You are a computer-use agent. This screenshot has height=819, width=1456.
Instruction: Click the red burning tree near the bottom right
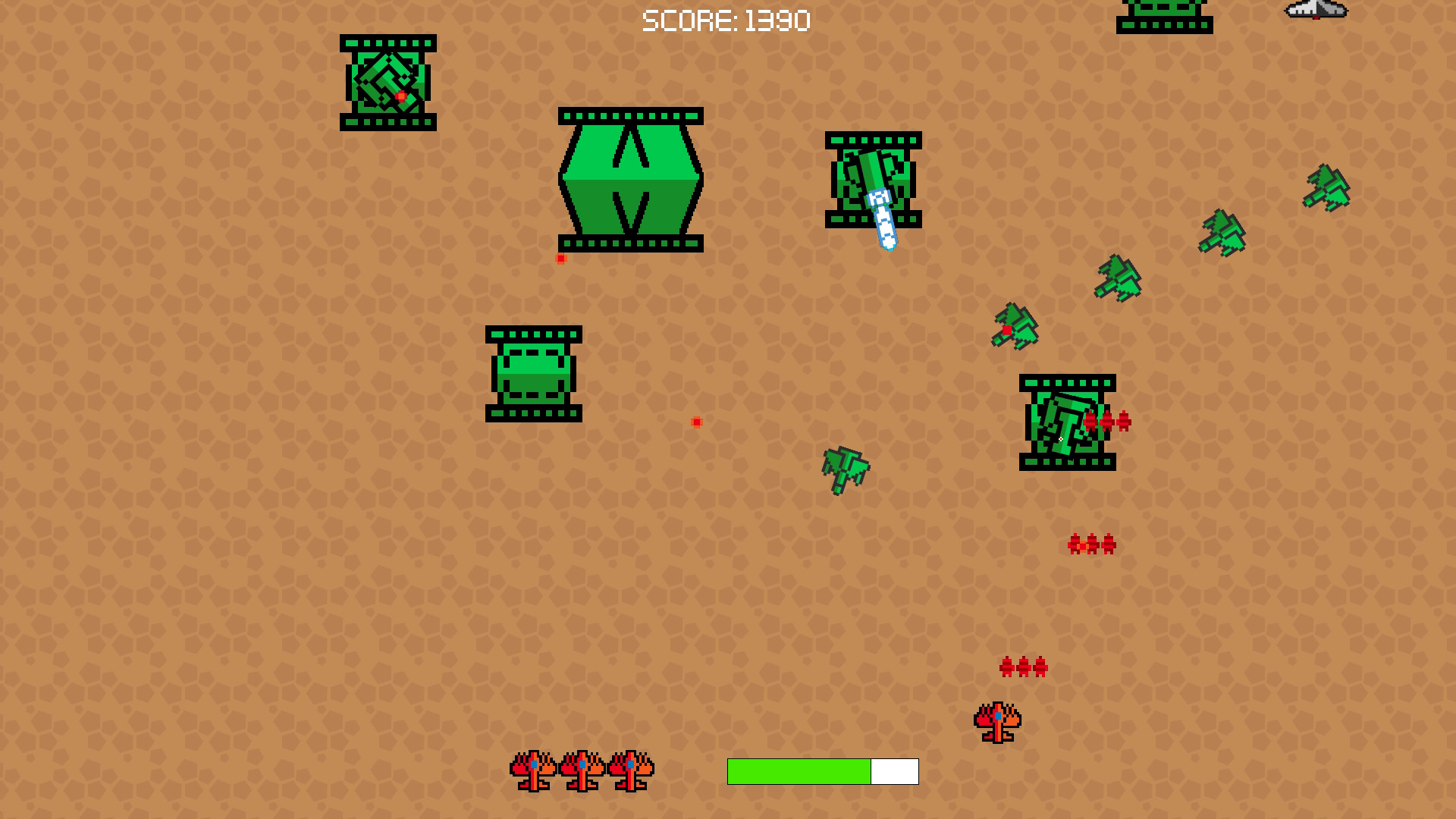coord(996,720)
